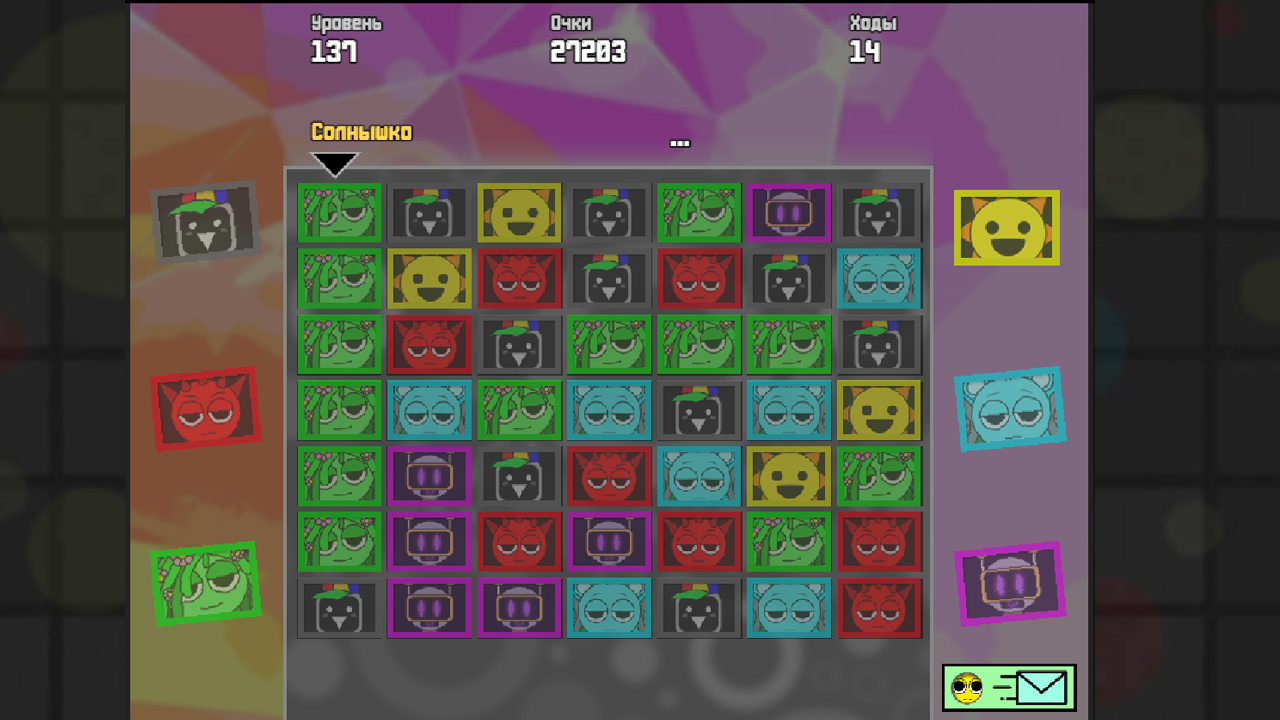Select the green cap penguin booster icon
The height and width of the screenshot is (720, 1280).
tap(207, 220)
